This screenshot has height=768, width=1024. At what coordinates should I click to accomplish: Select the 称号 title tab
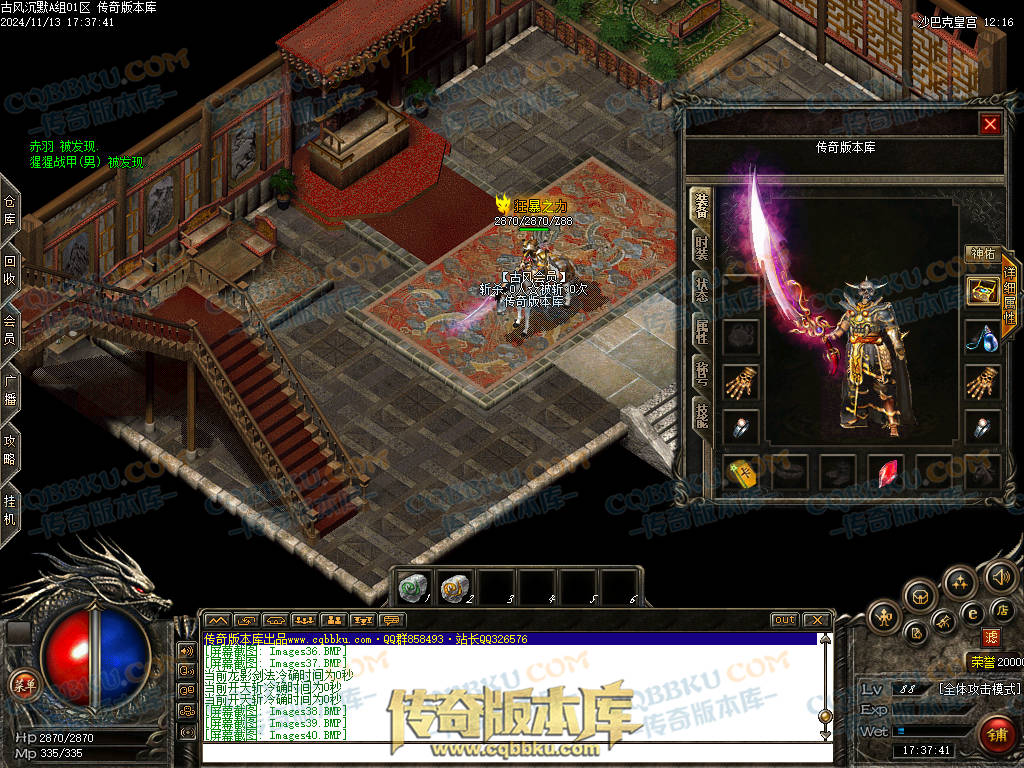click(702, 372)
